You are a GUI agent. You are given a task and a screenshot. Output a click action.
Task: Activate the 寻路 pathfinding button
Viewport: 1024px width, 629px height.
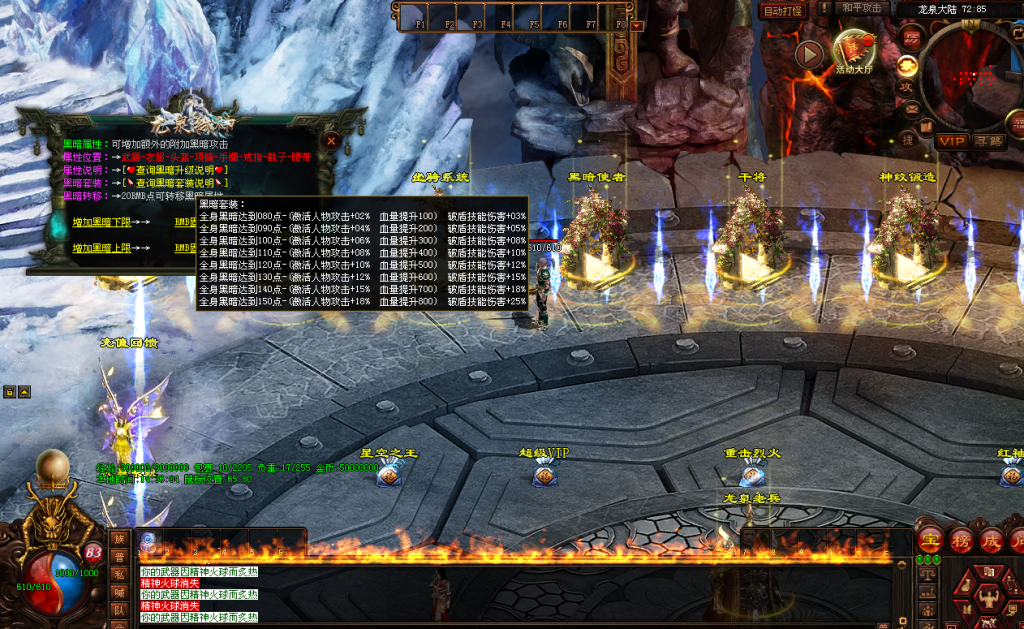(x=988, y=141)
